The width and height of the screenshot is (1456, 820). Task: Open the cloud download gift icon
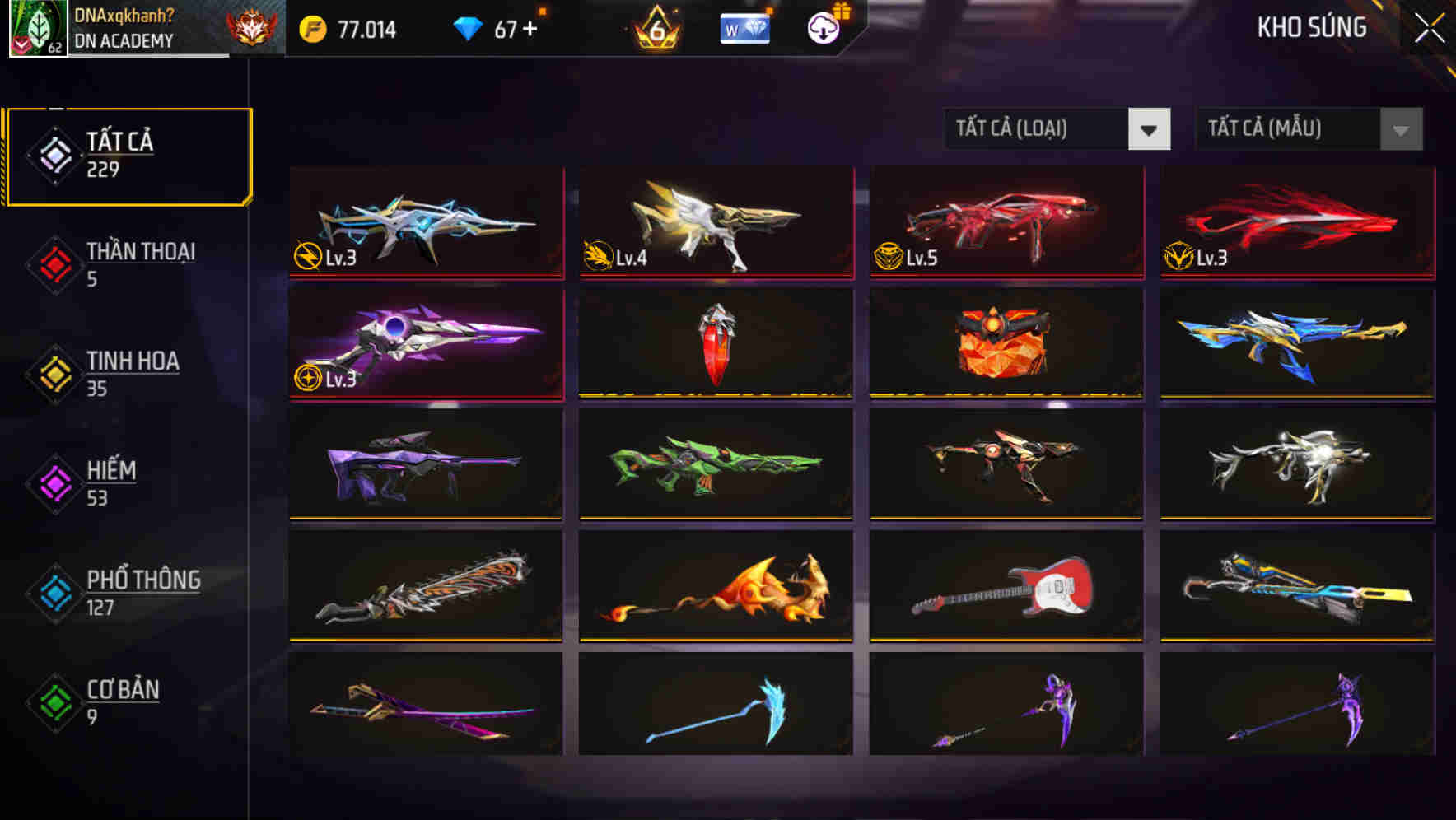822,27
